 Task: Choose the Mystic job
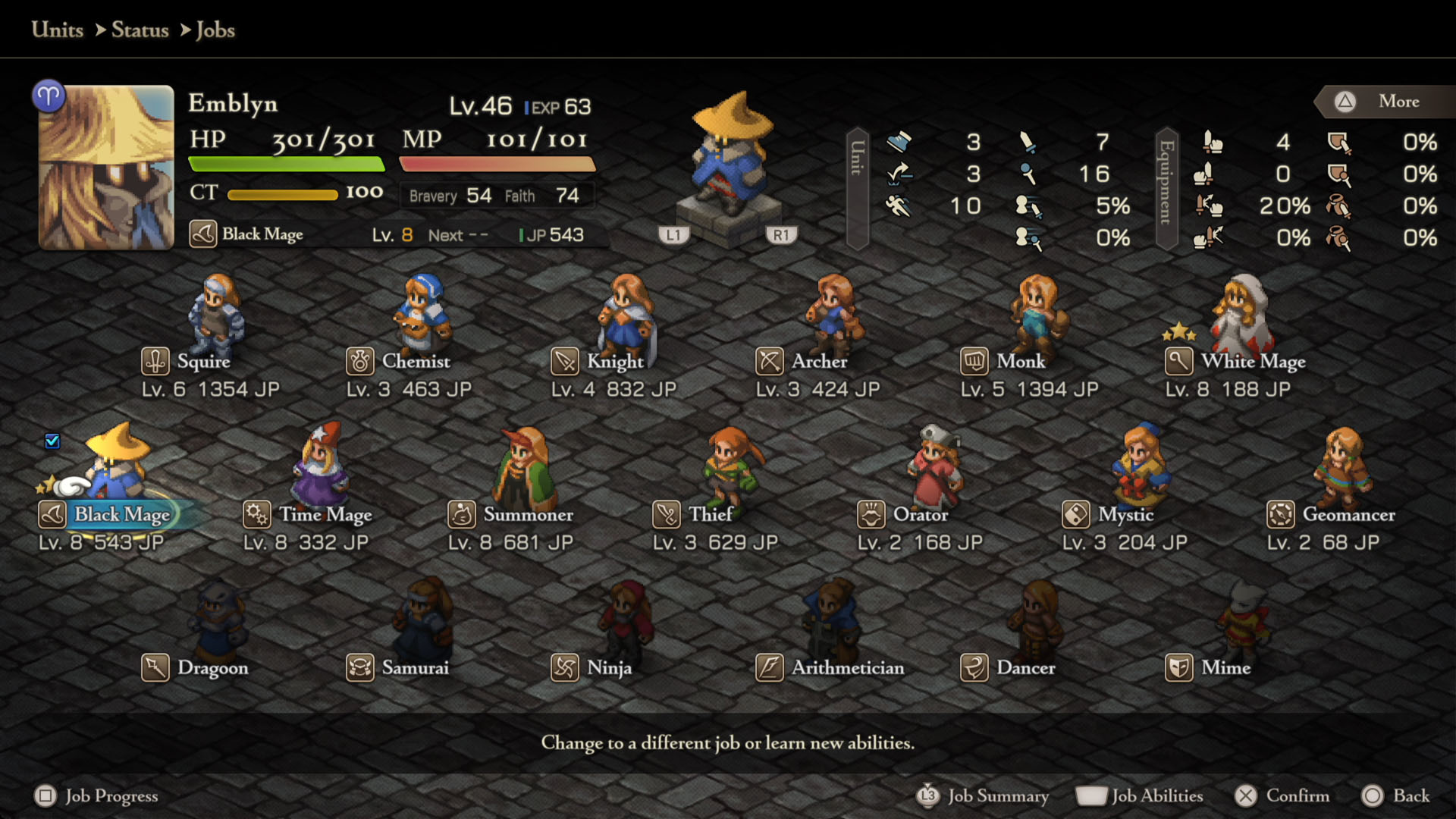[x=1125, y=515]
